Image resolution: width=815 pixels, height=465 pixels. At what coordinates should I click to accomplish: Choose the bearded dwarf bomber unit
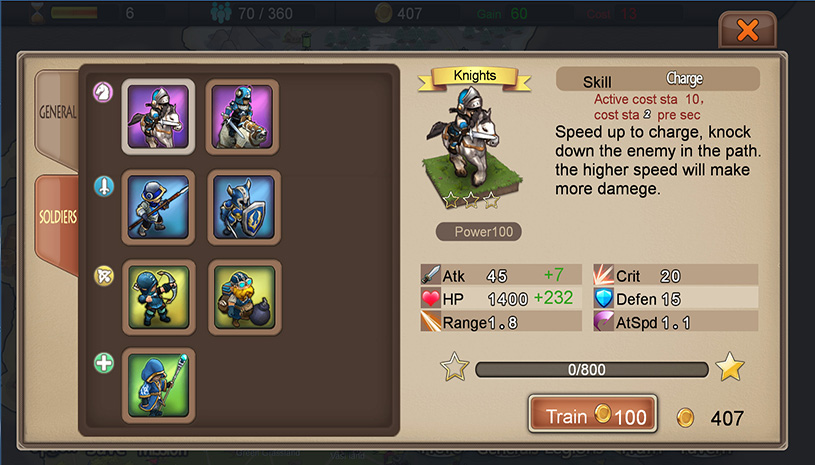tap(243, 297)
